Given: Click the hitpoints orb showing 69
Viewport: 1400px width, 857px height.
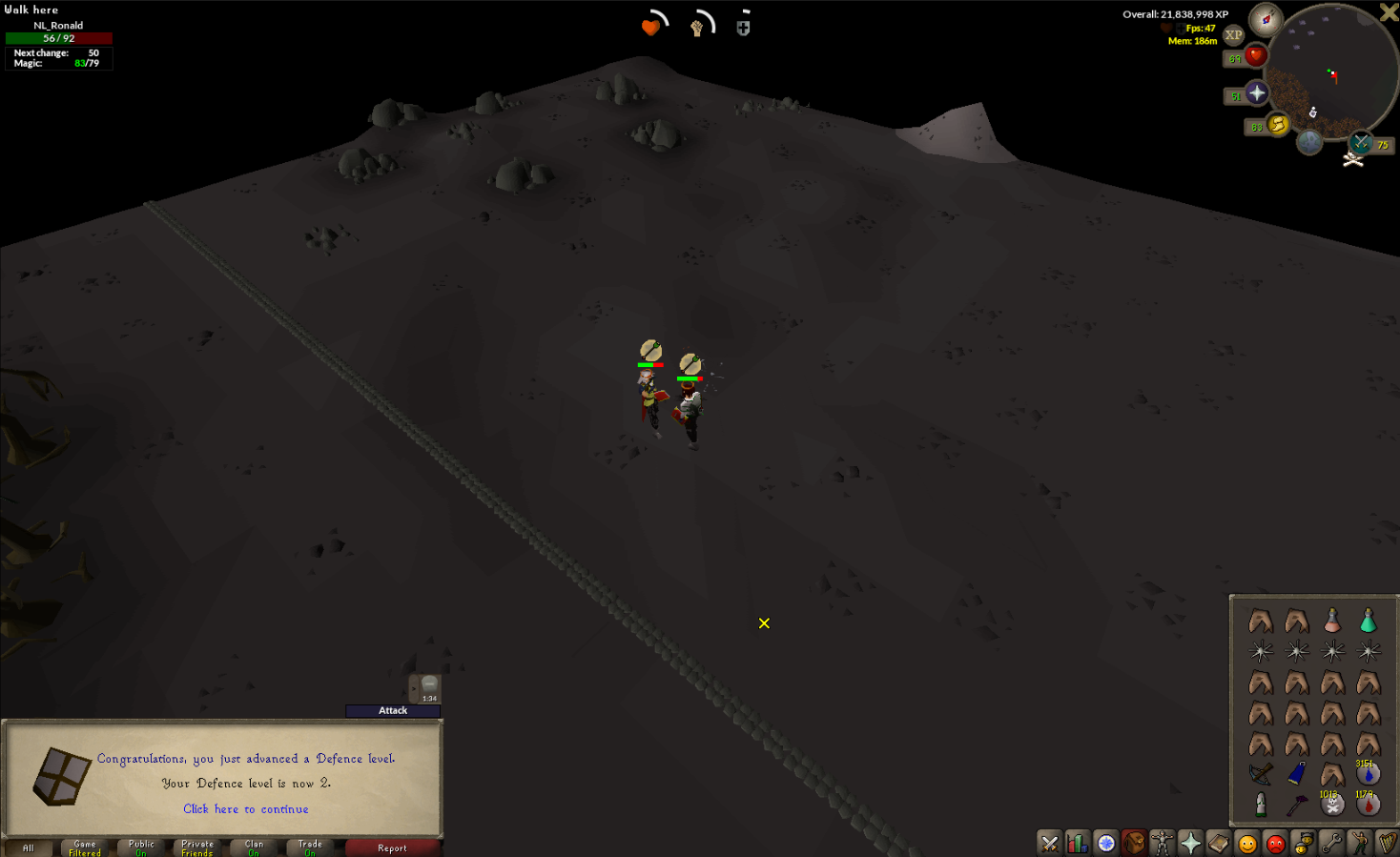Looking at the screenshot, I should [1256, 57].
